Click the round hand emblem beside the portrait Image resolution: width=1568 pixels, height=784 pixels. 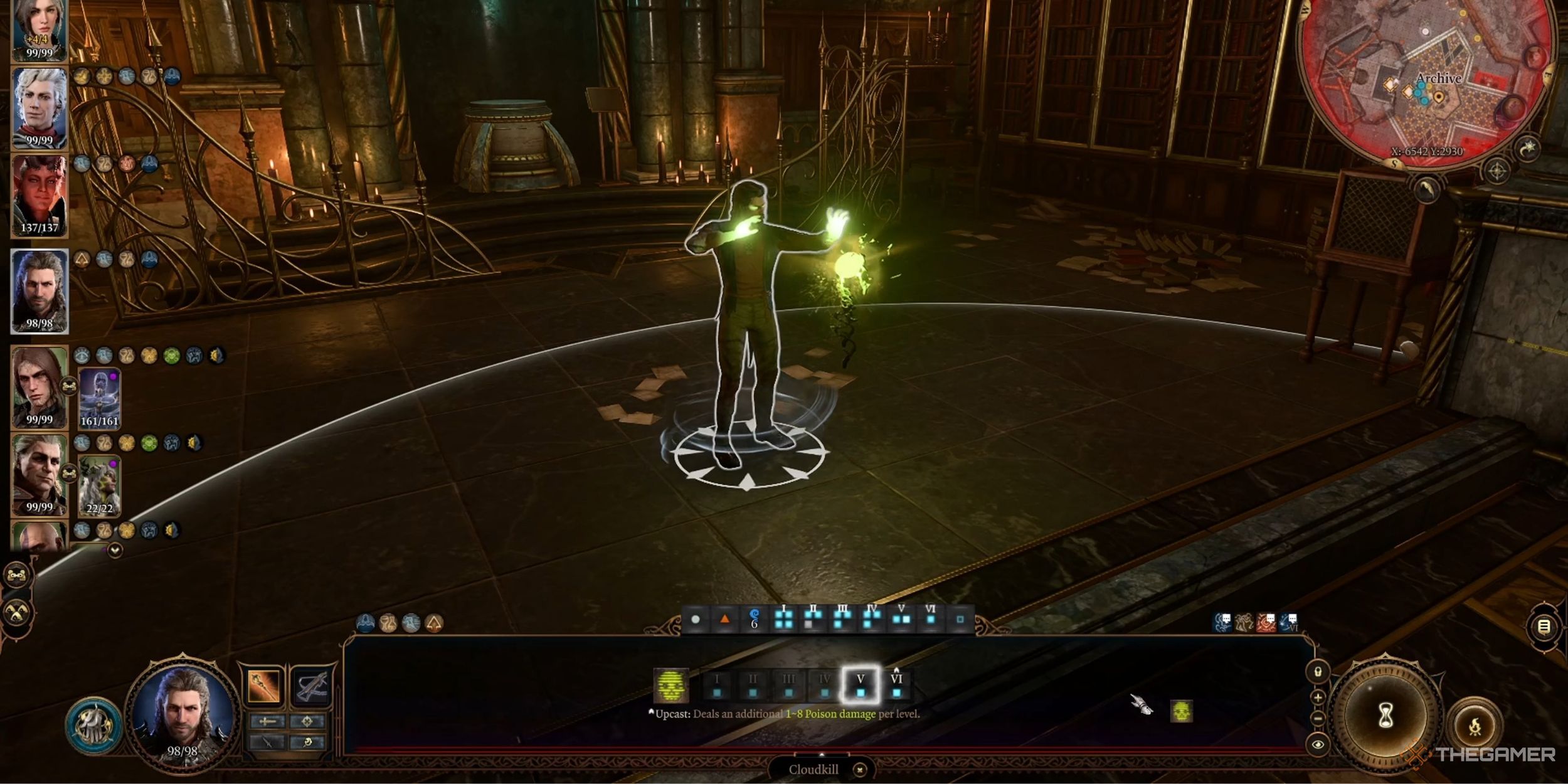tap(94, 726)
